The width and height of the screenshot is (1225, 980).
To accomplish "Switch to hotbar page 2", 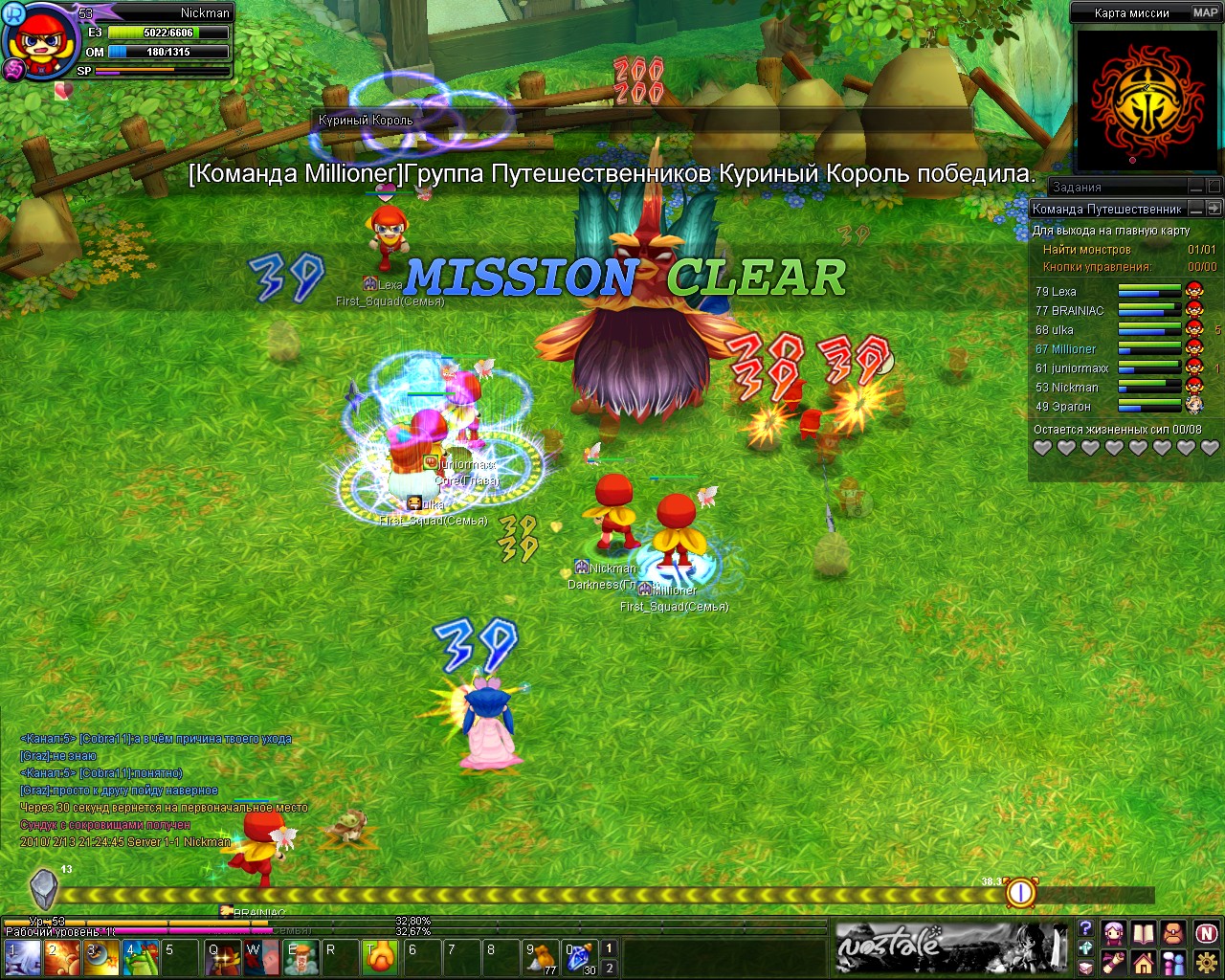I will pos(609,969).
